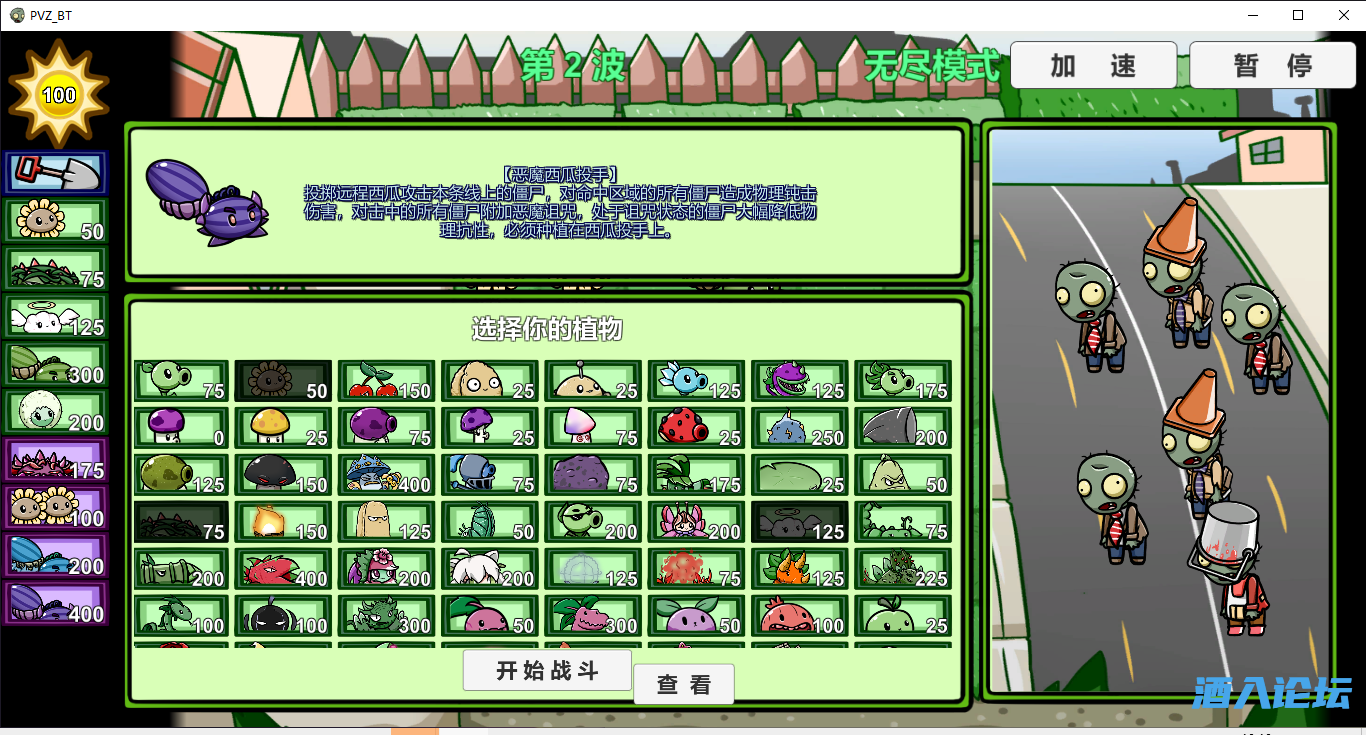Pick the Repeater seed packet costing 175
The image size is (1366, 735).
(x=901, y=380)
